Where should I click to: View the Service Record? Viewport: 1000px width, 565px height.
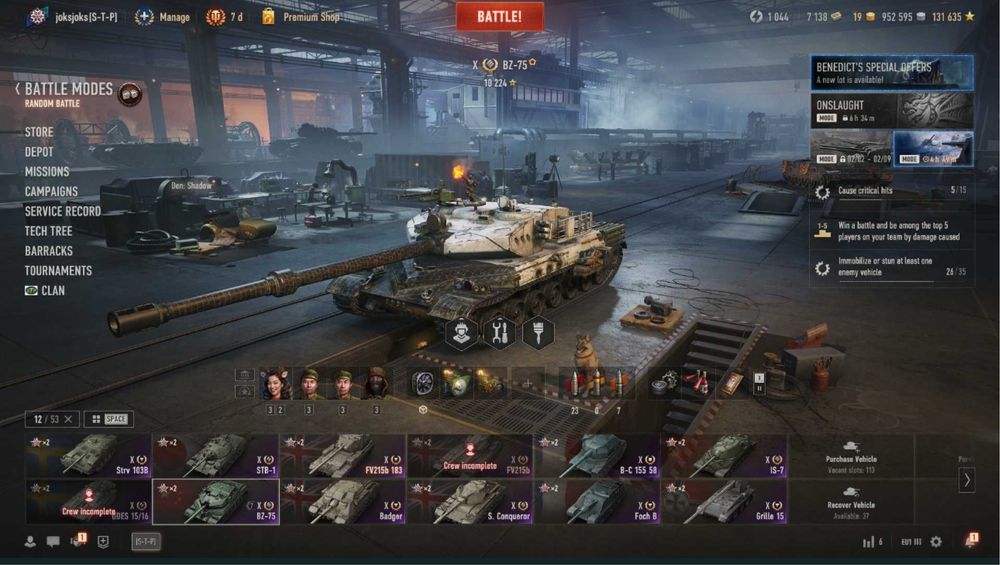[x=62, y=211]
